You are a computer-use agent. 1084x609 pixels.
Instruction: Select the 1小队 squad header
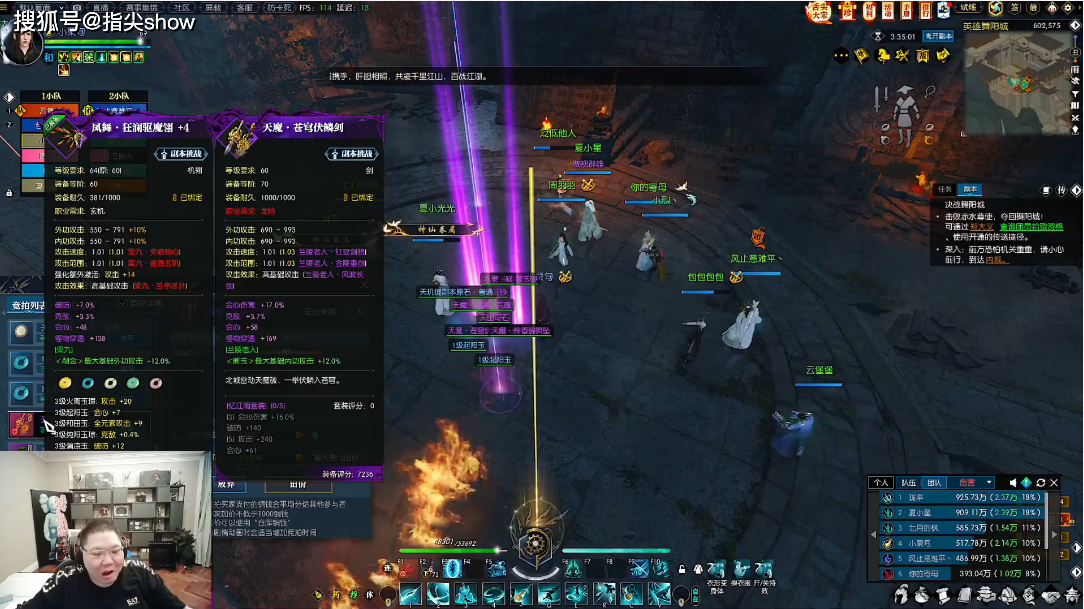click(x=54, y=97)
